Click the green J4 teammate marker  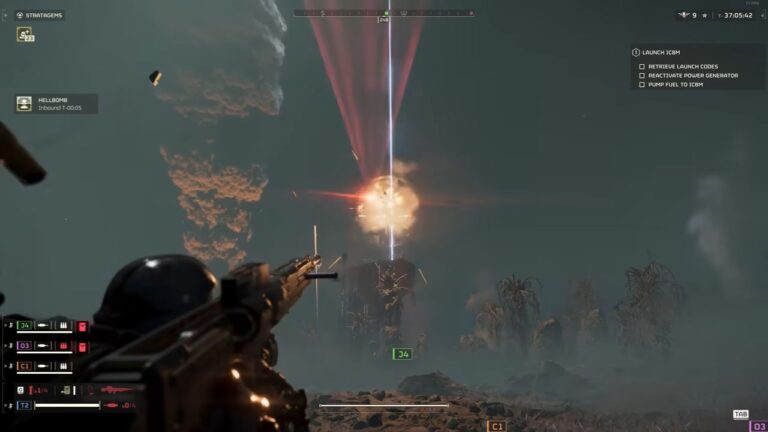click(402, 352)
